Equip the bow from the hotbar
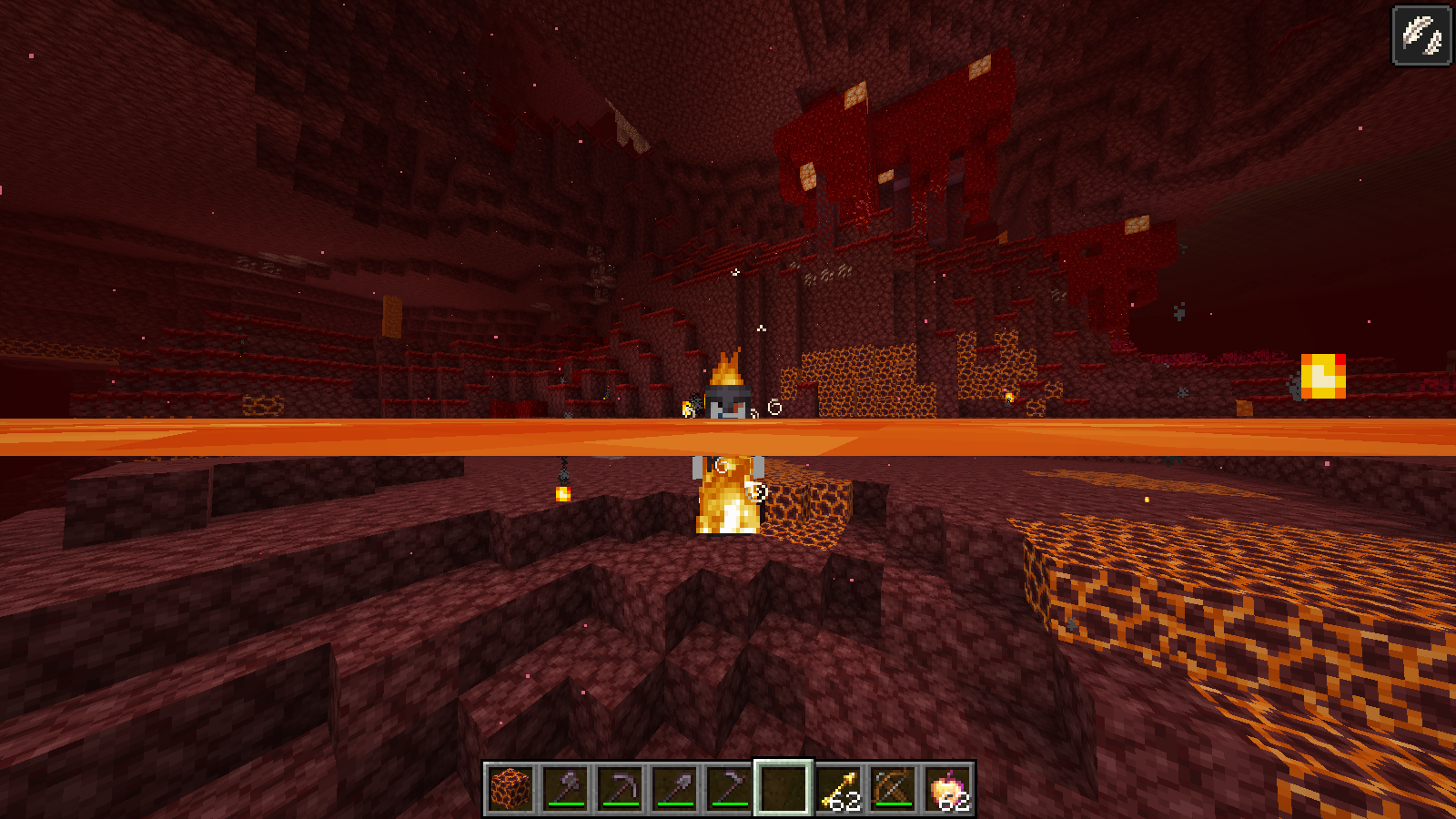Image resolution: width=1456 pixels, height=819 pixels. coord(893,788)
